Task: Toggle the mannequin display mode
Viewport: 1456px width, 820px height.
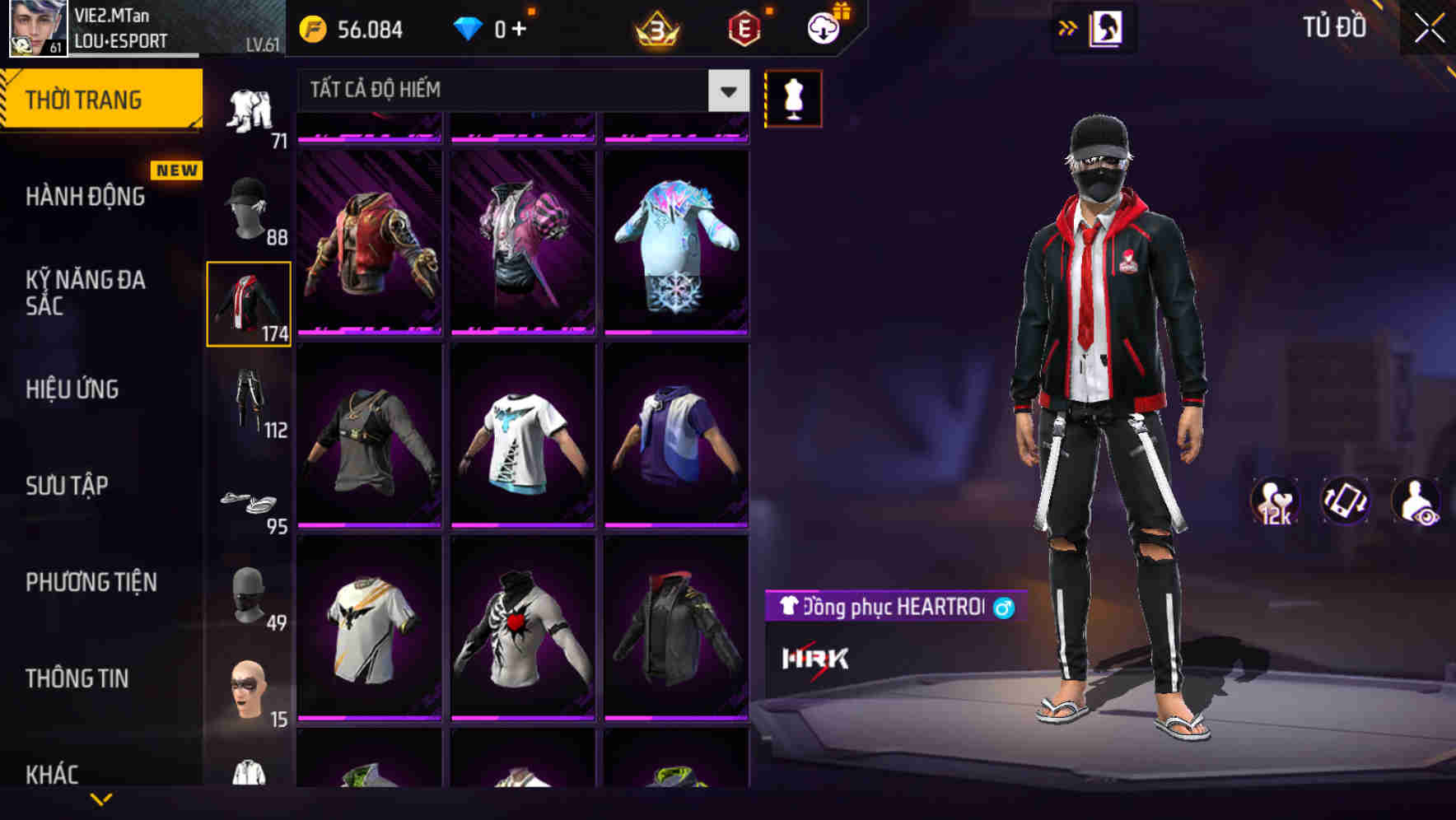Action: pos(792,99)
